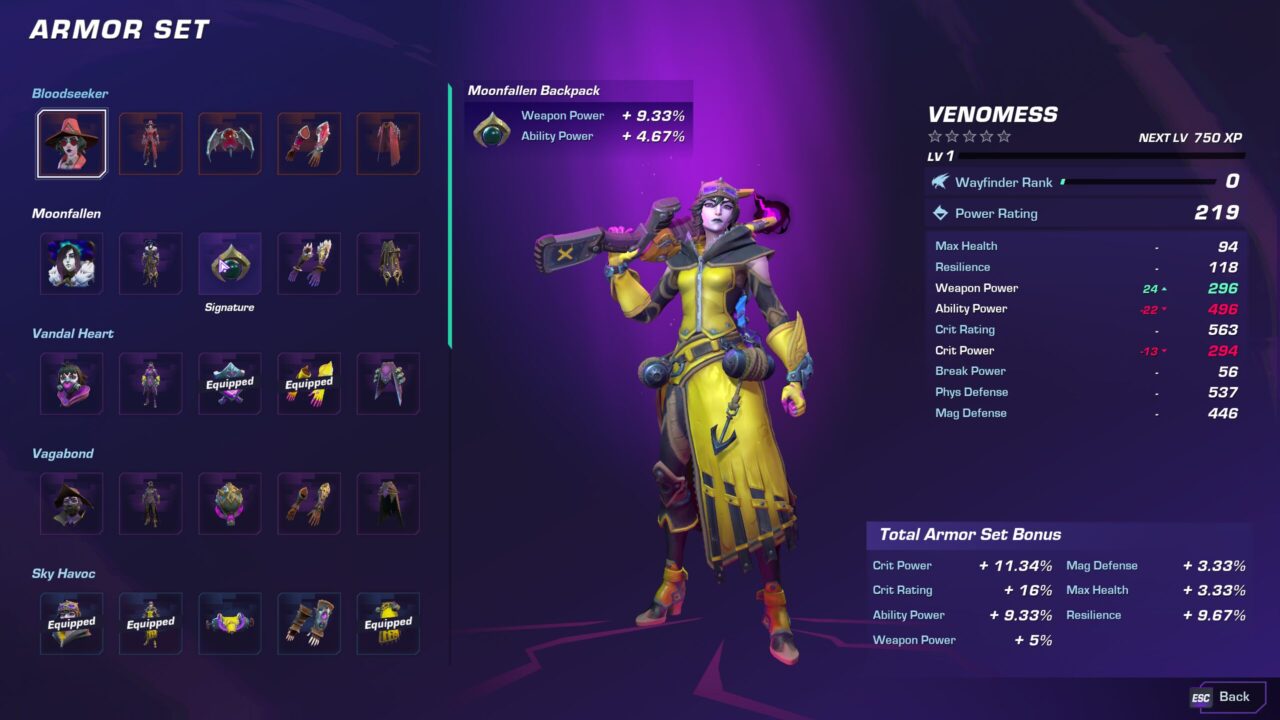Select the Moonfallen Signature backpack
The width and height of the screenshot is (1280, 720).
229,263
